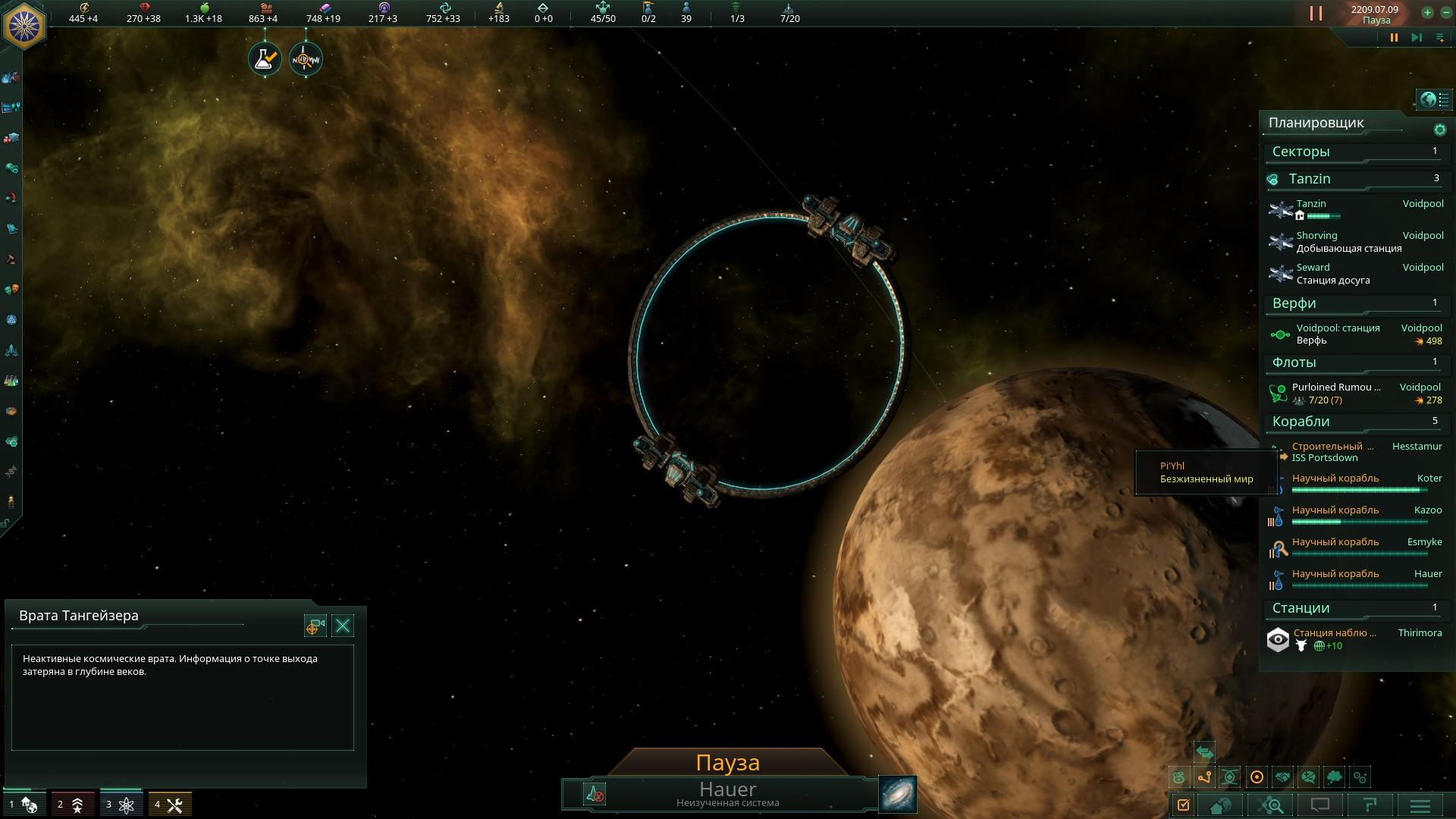Toggle the handshake diplomacy map mode
Image resolution: width=1456 pixels, height=819 pixels.
[x=1282, y=777]
